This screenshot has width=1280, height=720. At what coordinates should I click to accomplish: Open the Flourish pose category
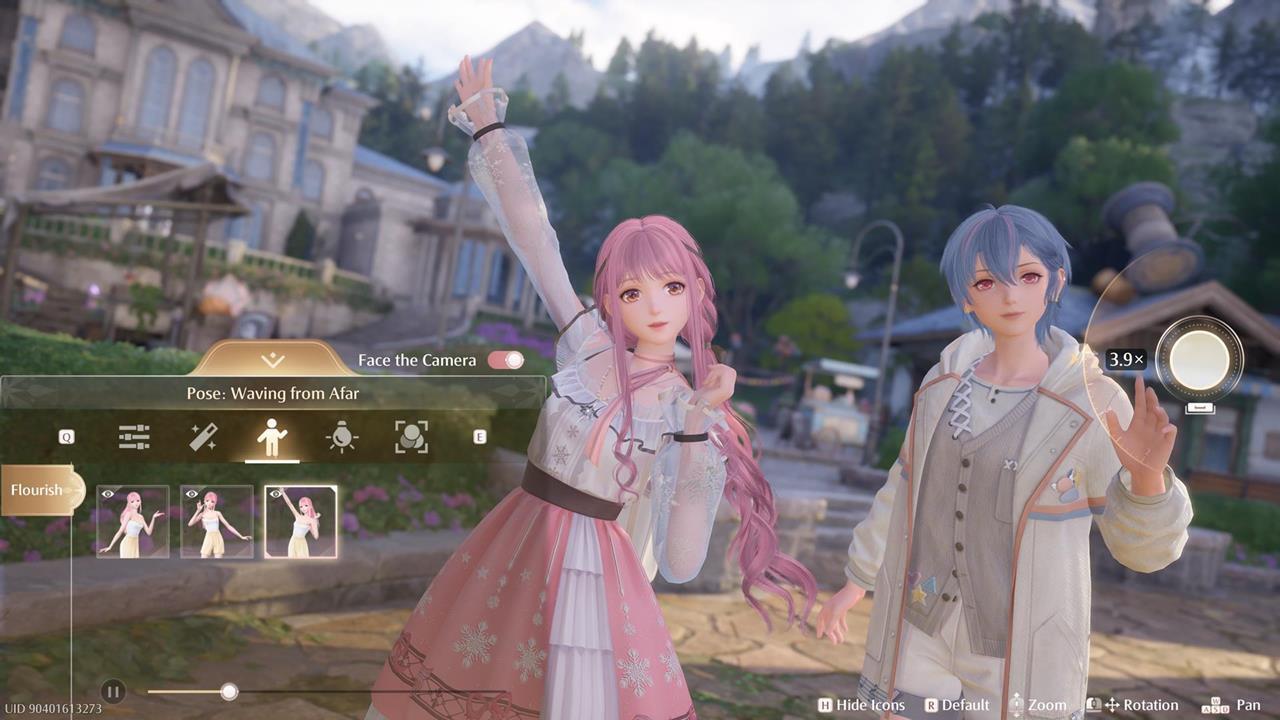(37, 490)
